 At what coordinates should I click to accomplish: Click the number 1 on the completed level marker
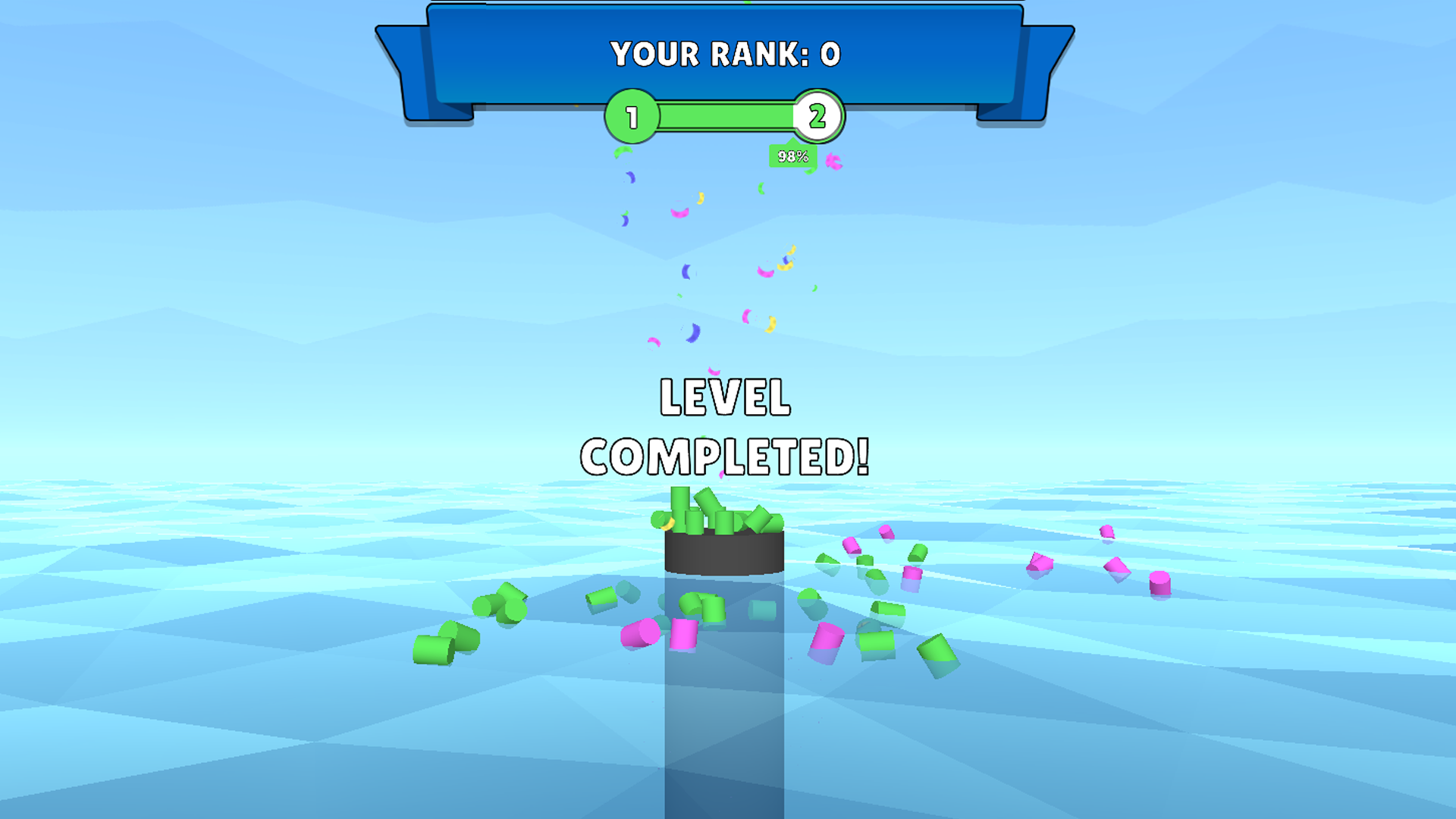pyautogui.click(x=631, y=118)
